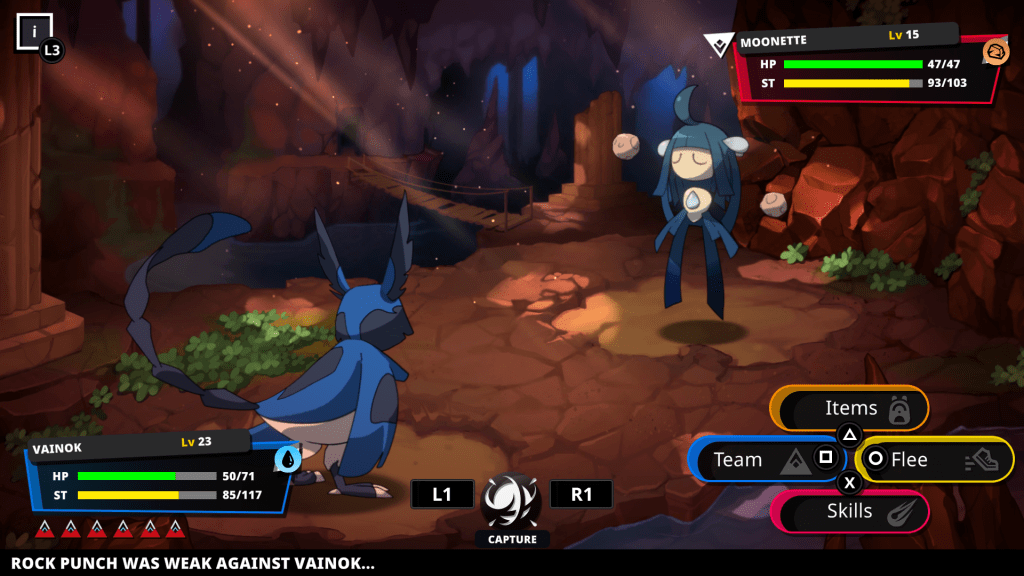Image resolution: width=1024 pixels, height=576 pixels.
Task: Open the Skills menu
Action: 851,512
